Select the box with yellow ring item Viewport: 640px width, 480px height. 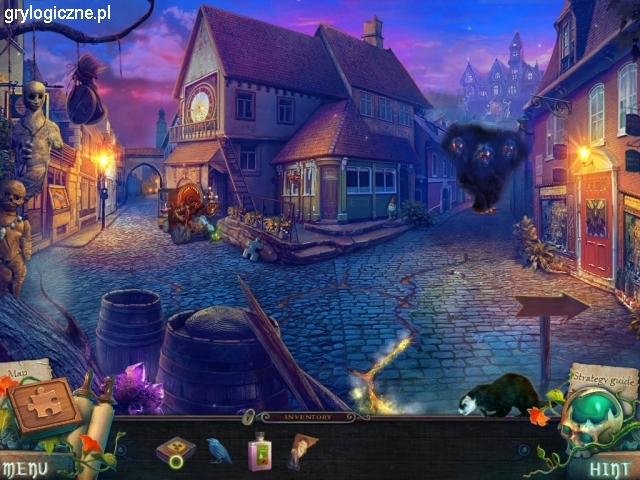[x=175, y=453]
